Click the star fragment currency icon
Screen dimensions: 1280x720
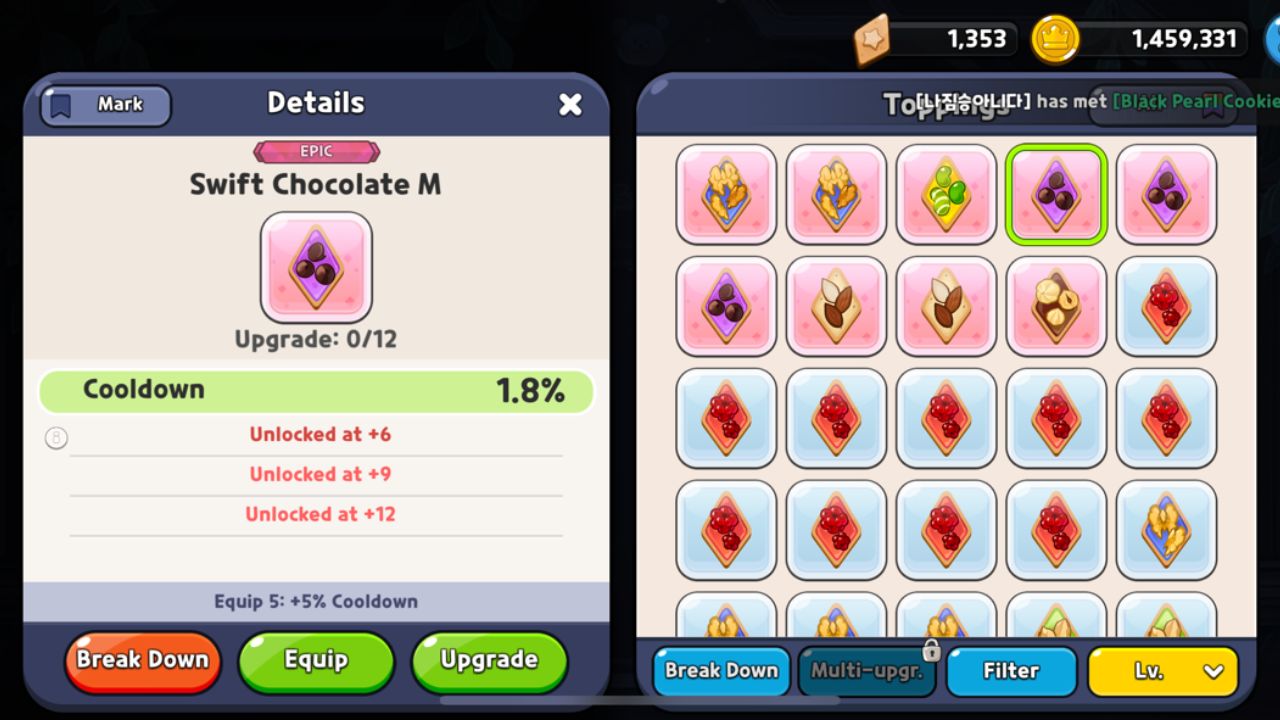pos(874,39)
